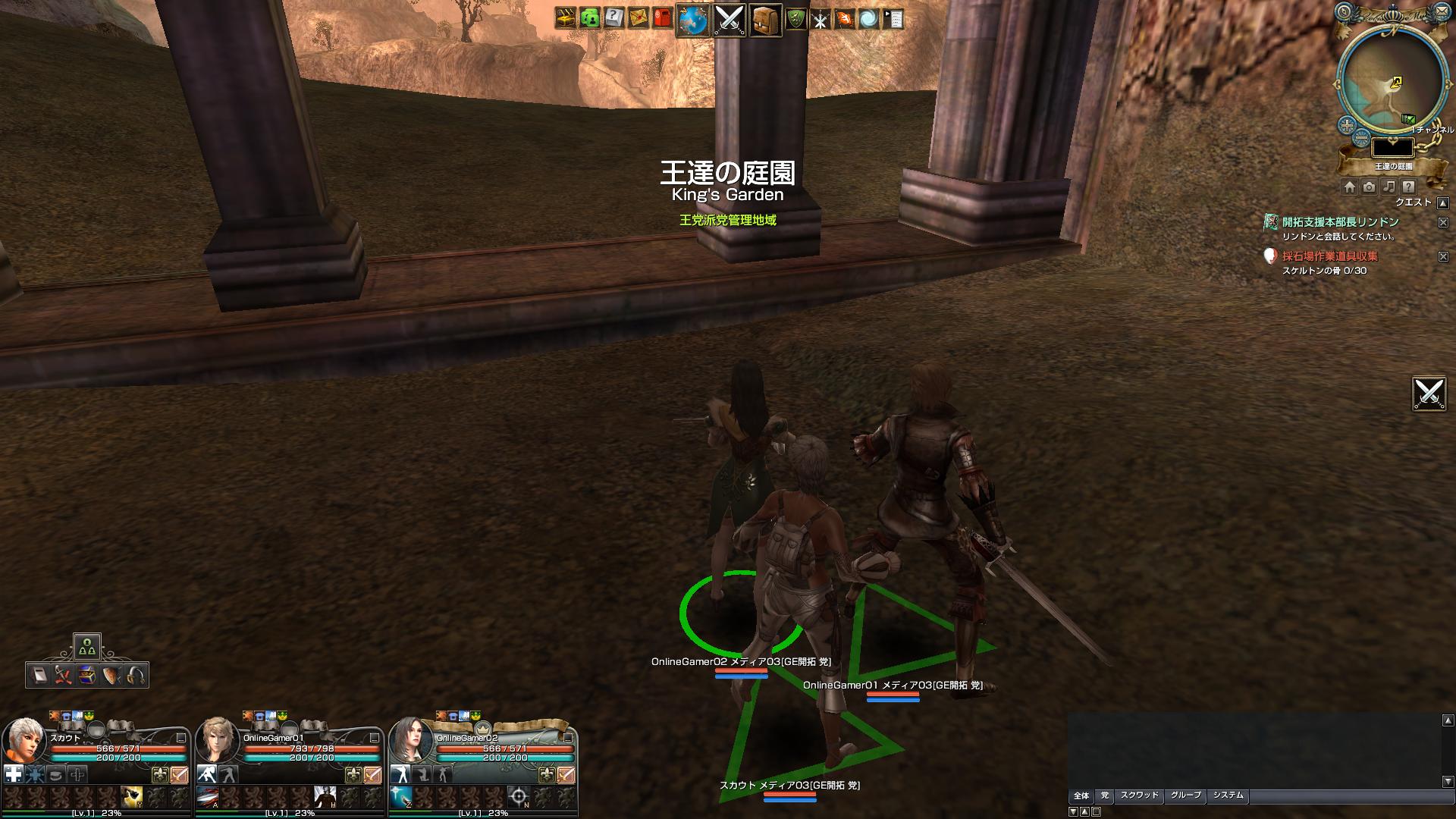Click the blue swirl portal icon
This screenshot has height=819, width=1456.
(868, 19)
